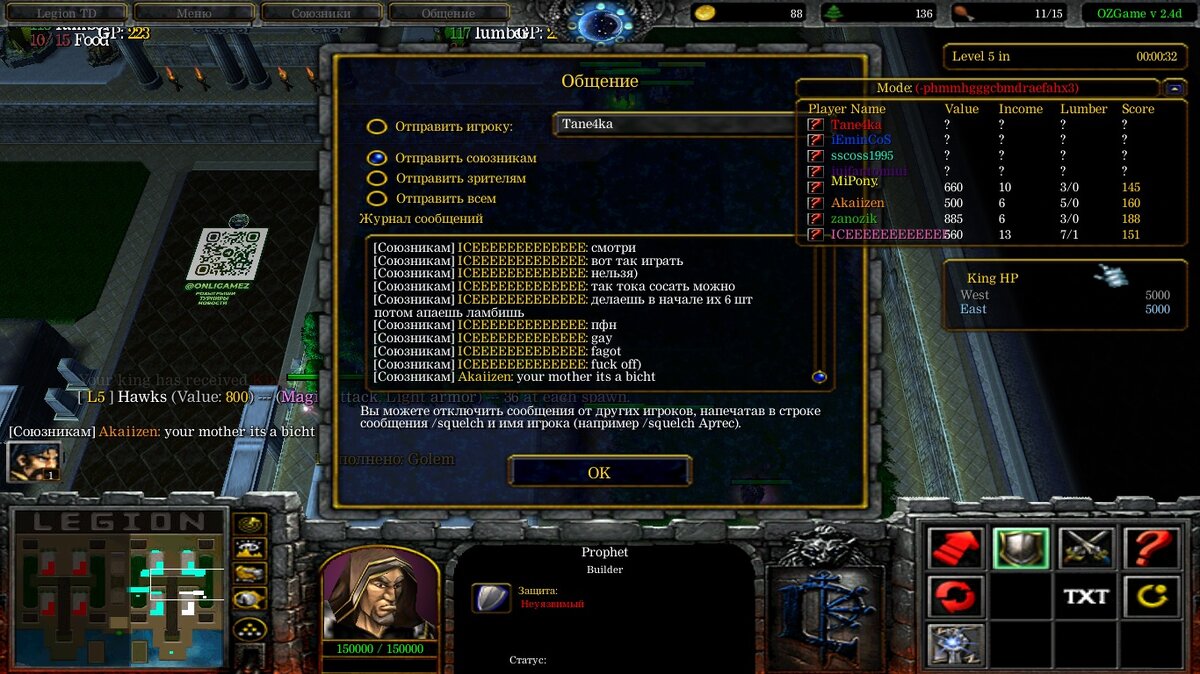The image size is (1200, 674).
Task: Open the Союзники allies menu
Action: [321, 14]
